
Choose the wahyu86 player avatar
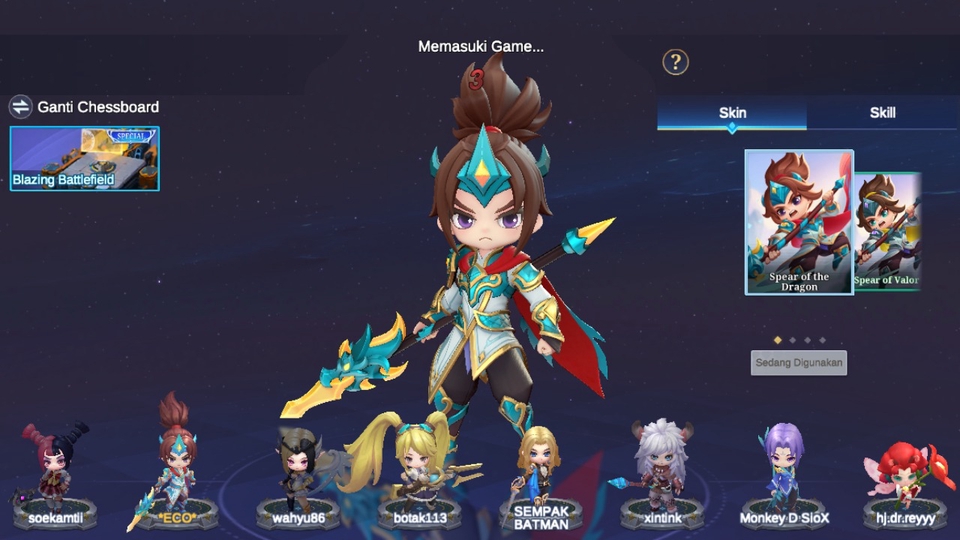[299, 475]
